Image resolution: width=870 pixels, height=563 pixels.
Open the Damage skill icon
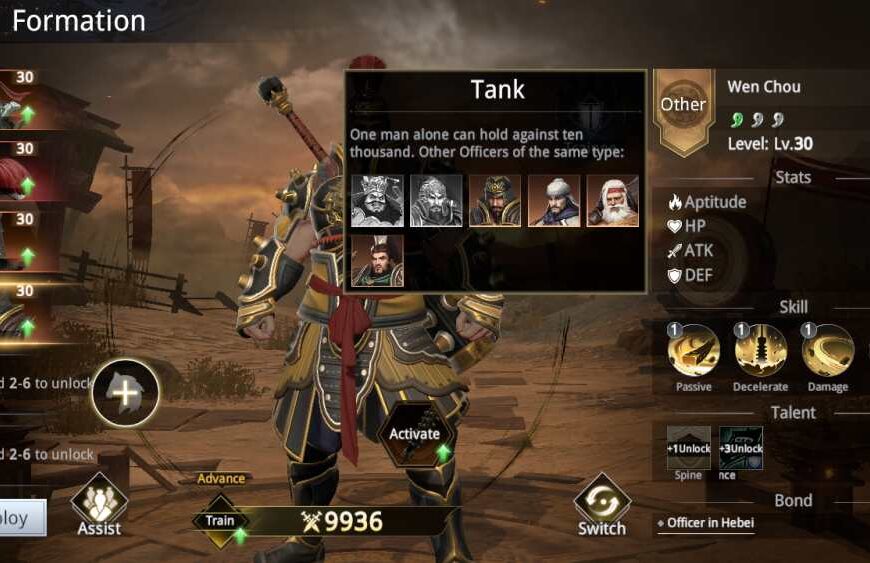coord(828,351)
